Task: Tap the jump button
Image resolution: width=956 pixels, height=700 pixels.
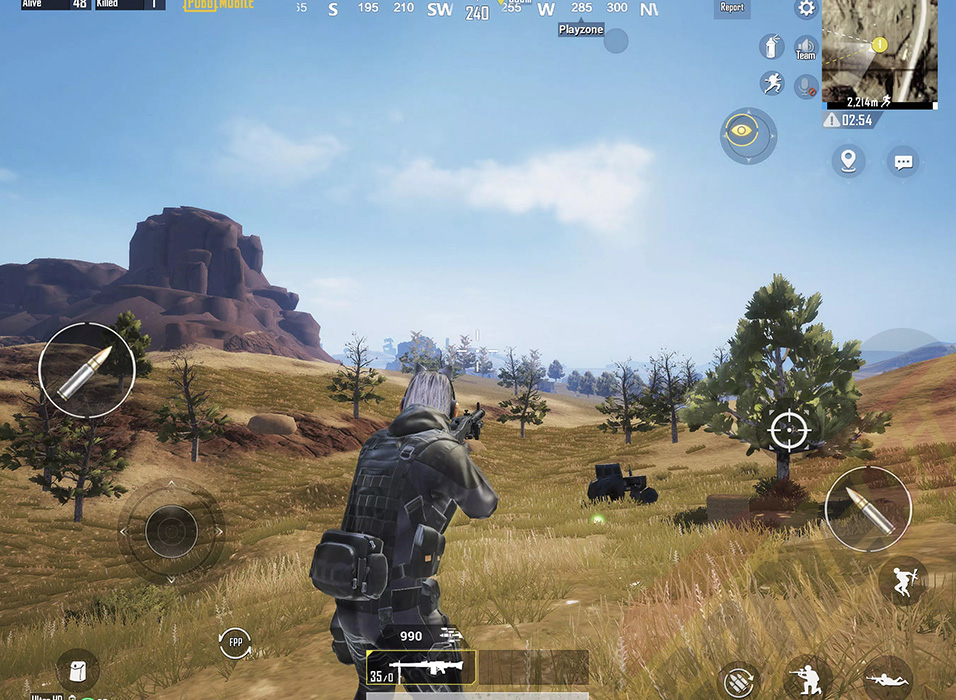Action: 904,579
